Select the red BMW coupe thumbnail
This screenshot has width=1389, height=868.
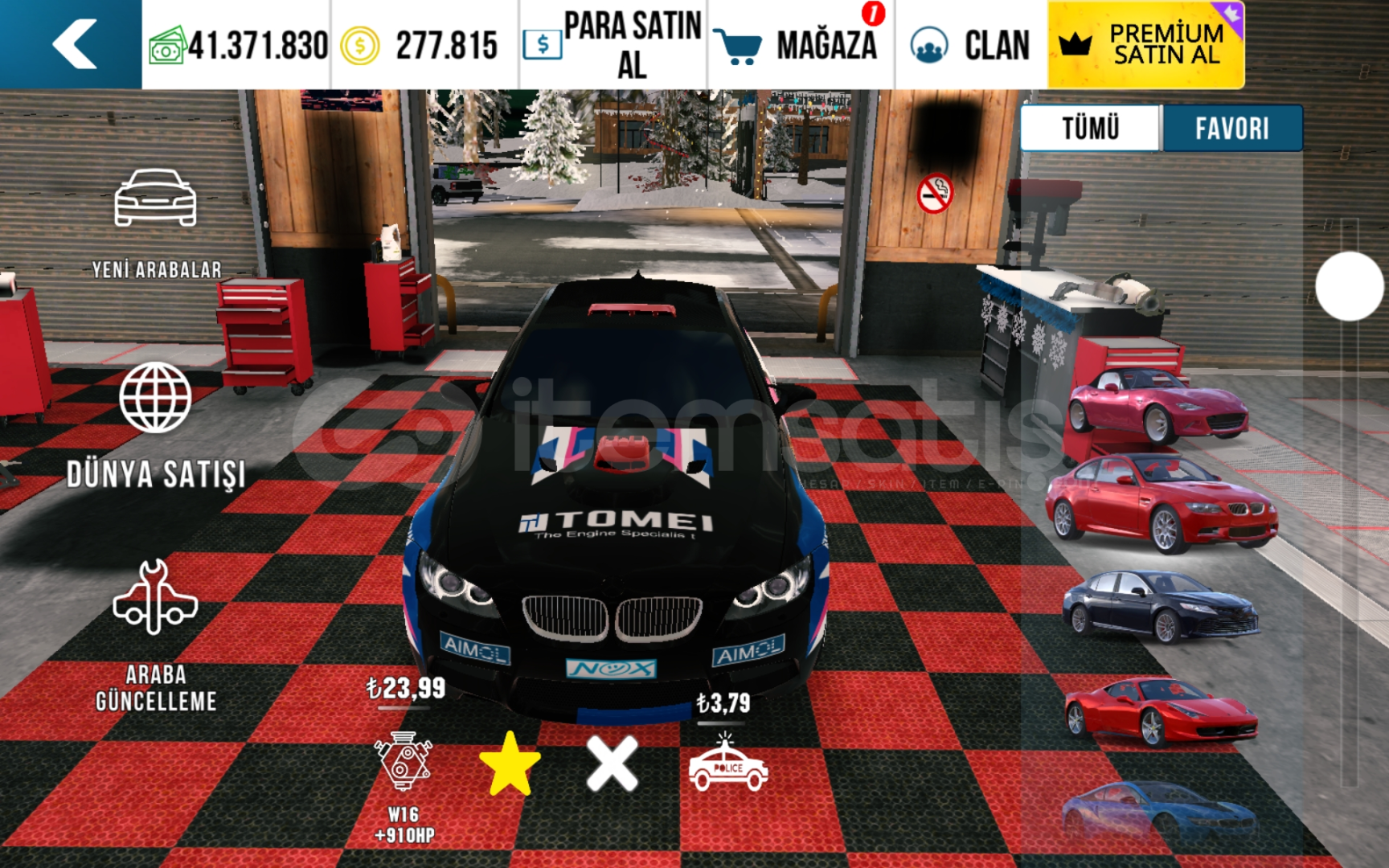[1162, 505]
